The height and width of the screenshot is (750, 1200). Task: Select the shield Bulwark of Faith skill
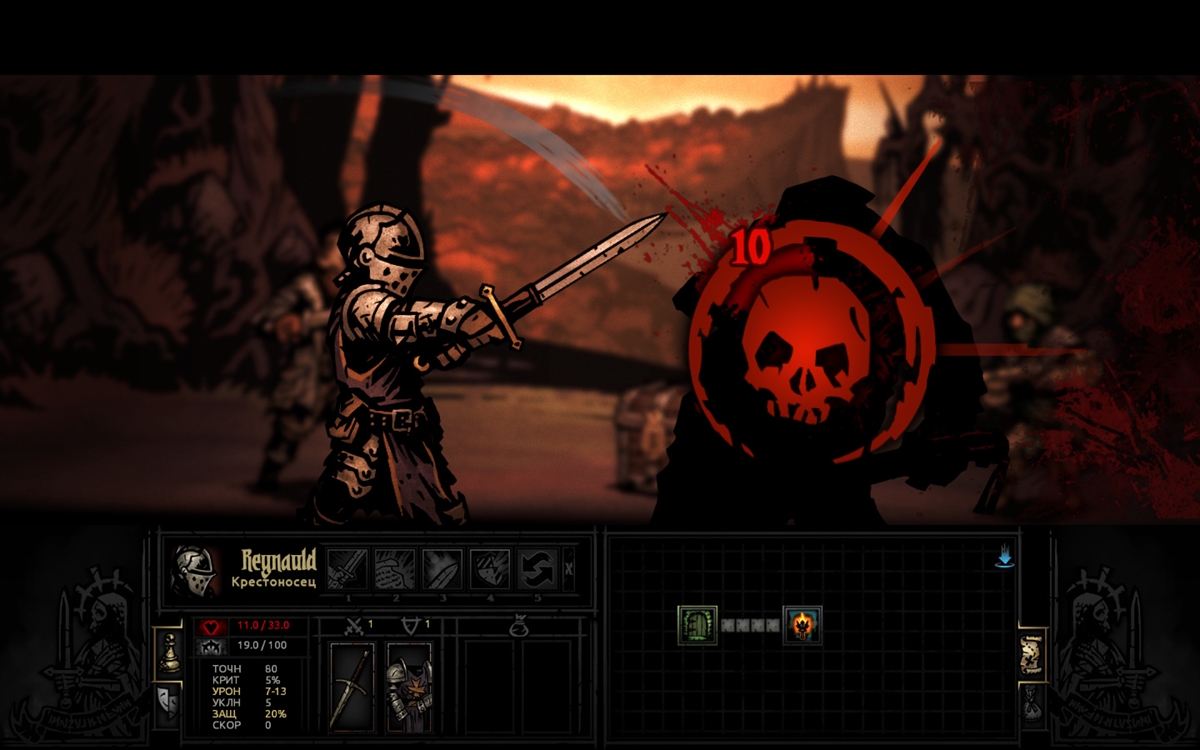(490, 569)
